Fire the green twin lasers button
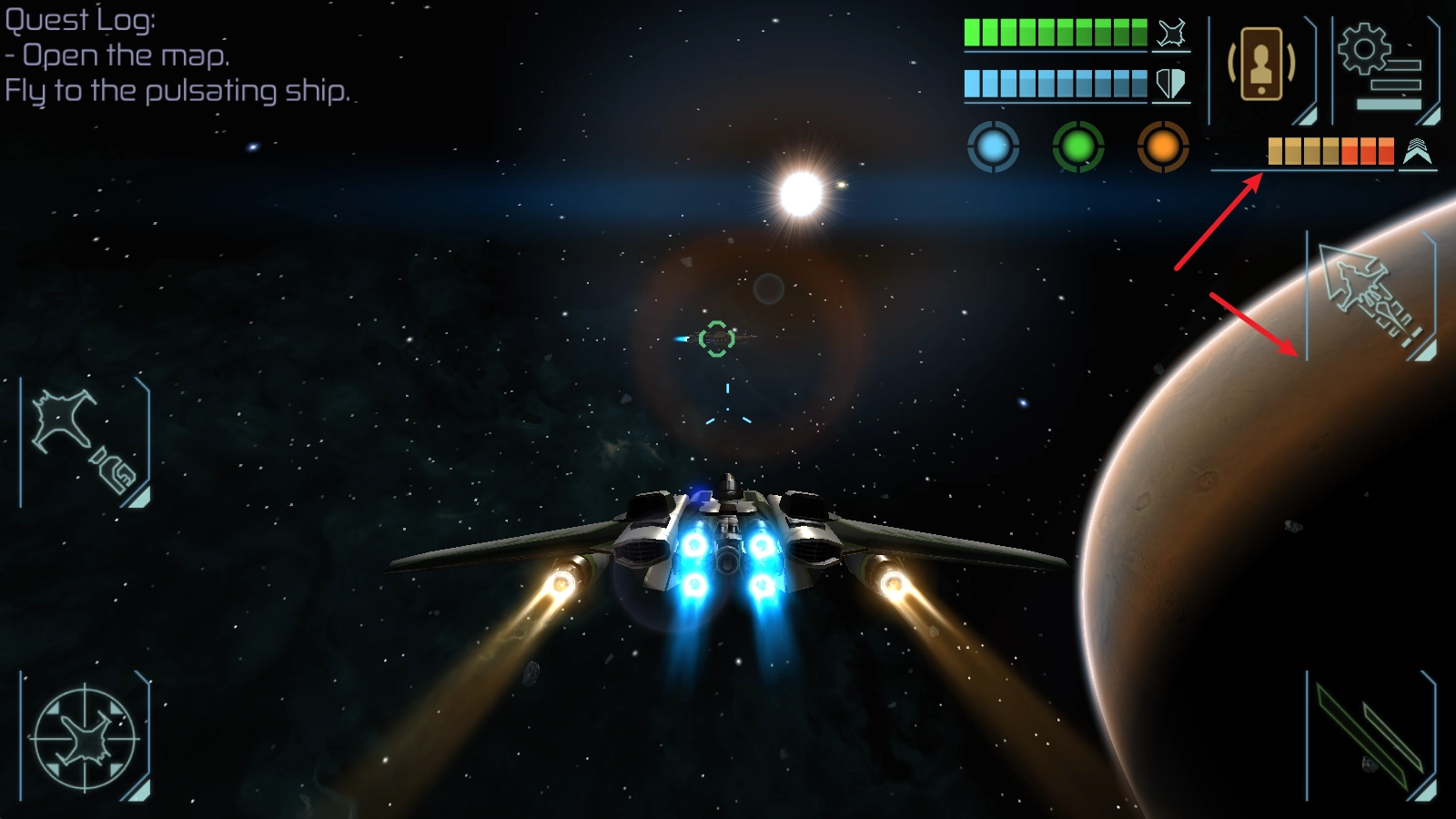Viewport: 1456px width, 819px height. tap(1370, 737)
